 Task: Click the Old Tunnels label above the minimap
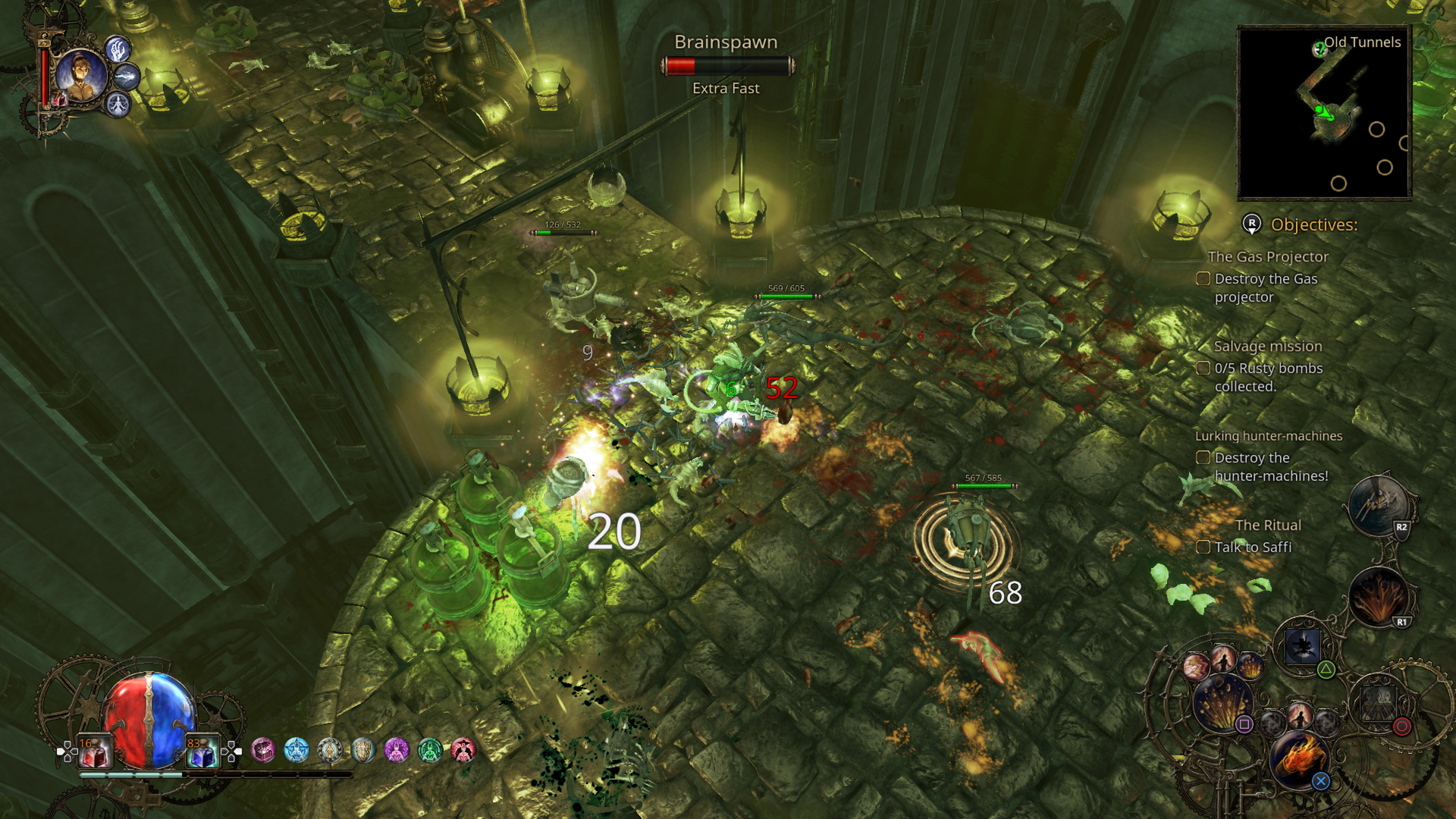pyautogui.click(x=1361, y=42)
